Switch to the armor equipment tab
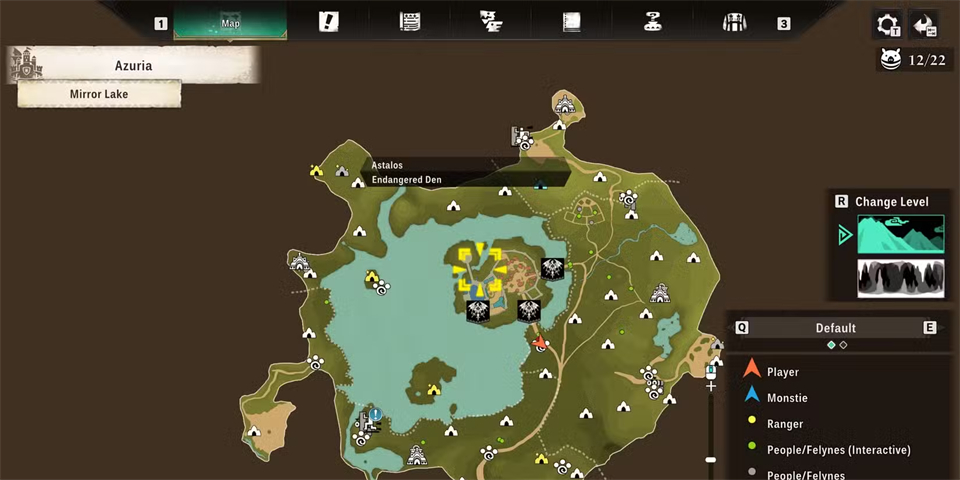The image size is (960, 480). click(x=735, y=22)
